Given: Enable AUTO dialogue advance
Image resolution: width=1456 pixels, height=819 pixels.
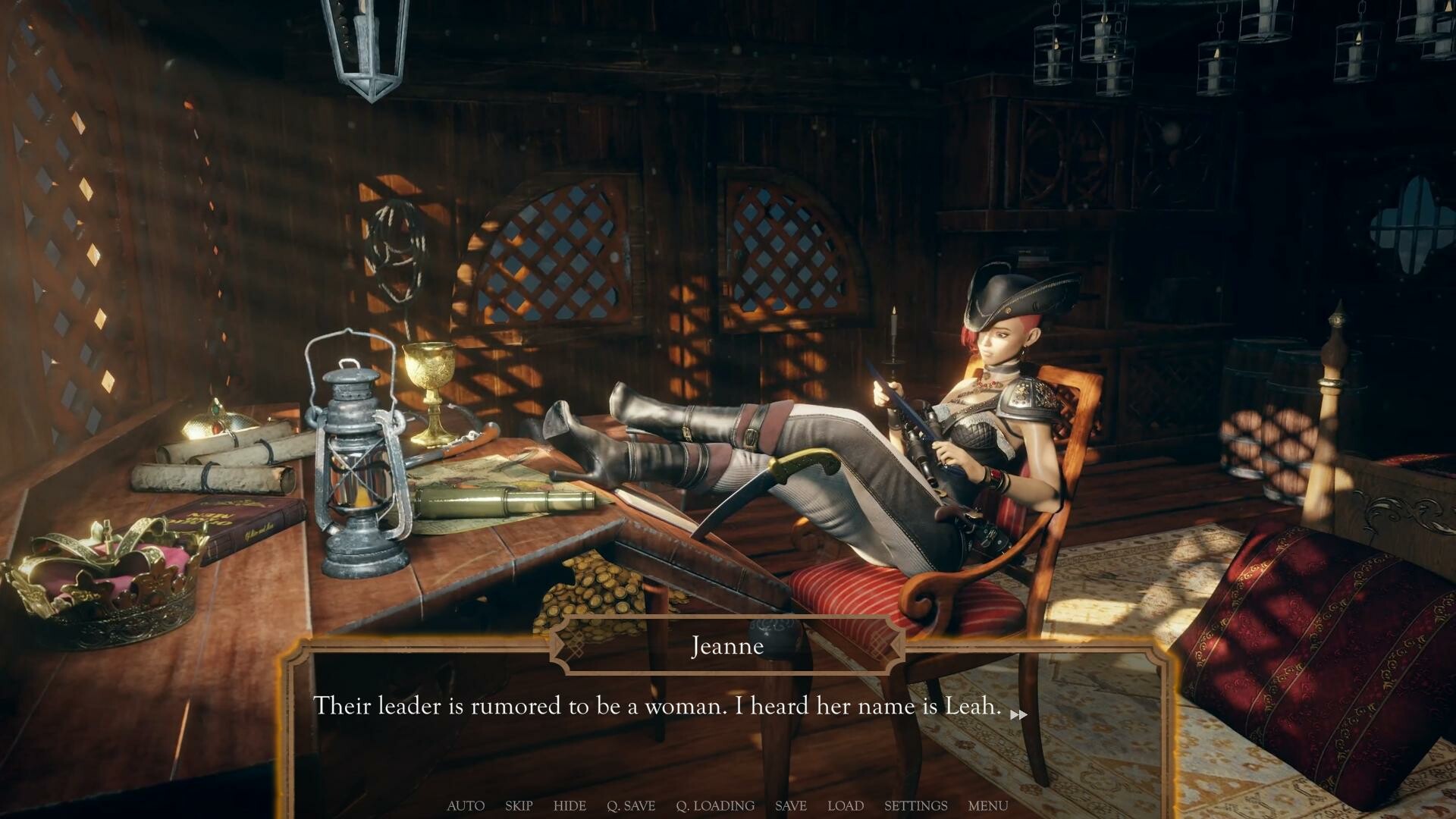Looking at the screenshot, I should point(466,805).
